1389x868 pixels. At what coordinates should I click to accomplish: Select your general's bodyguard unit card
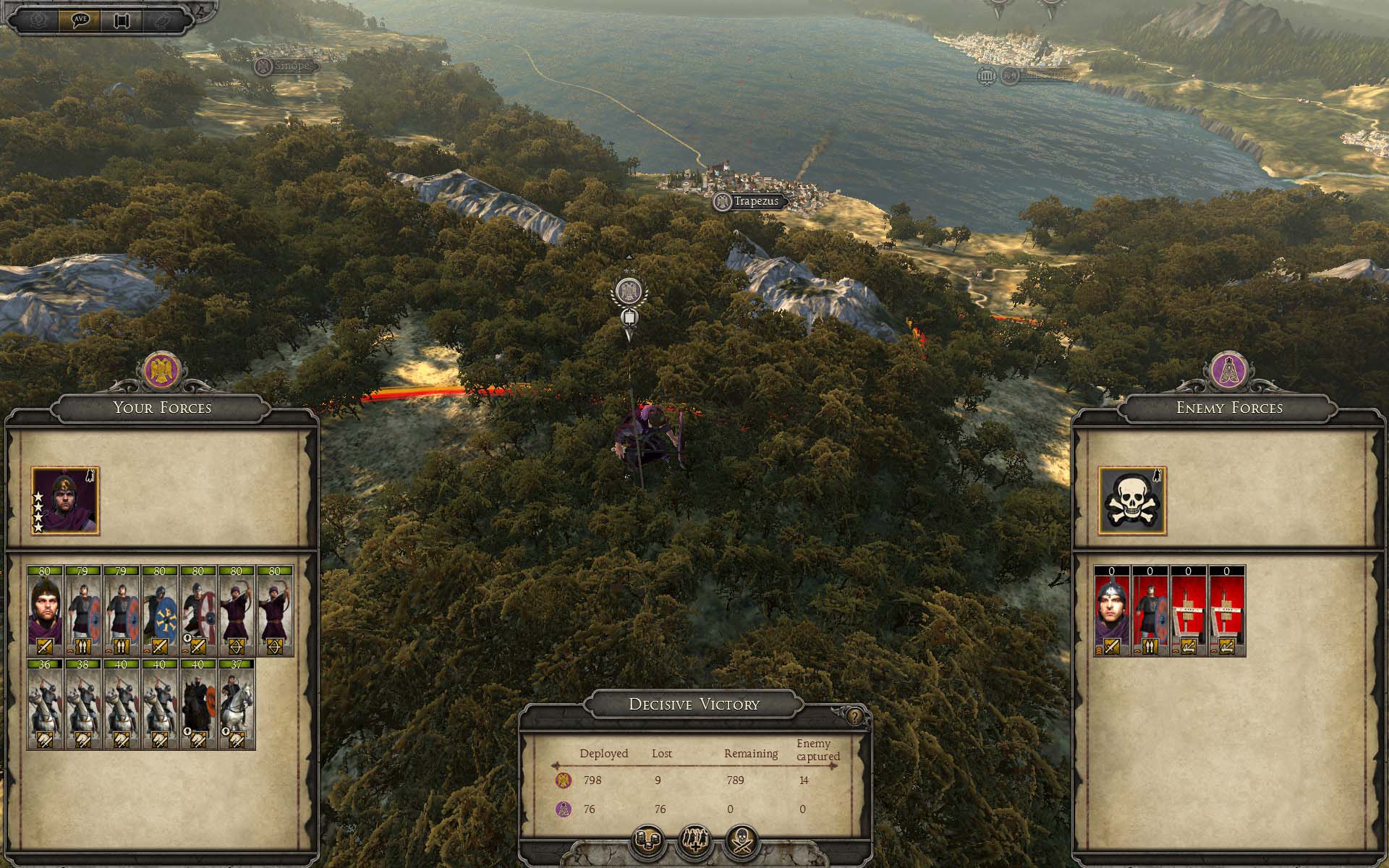point(45,611)
